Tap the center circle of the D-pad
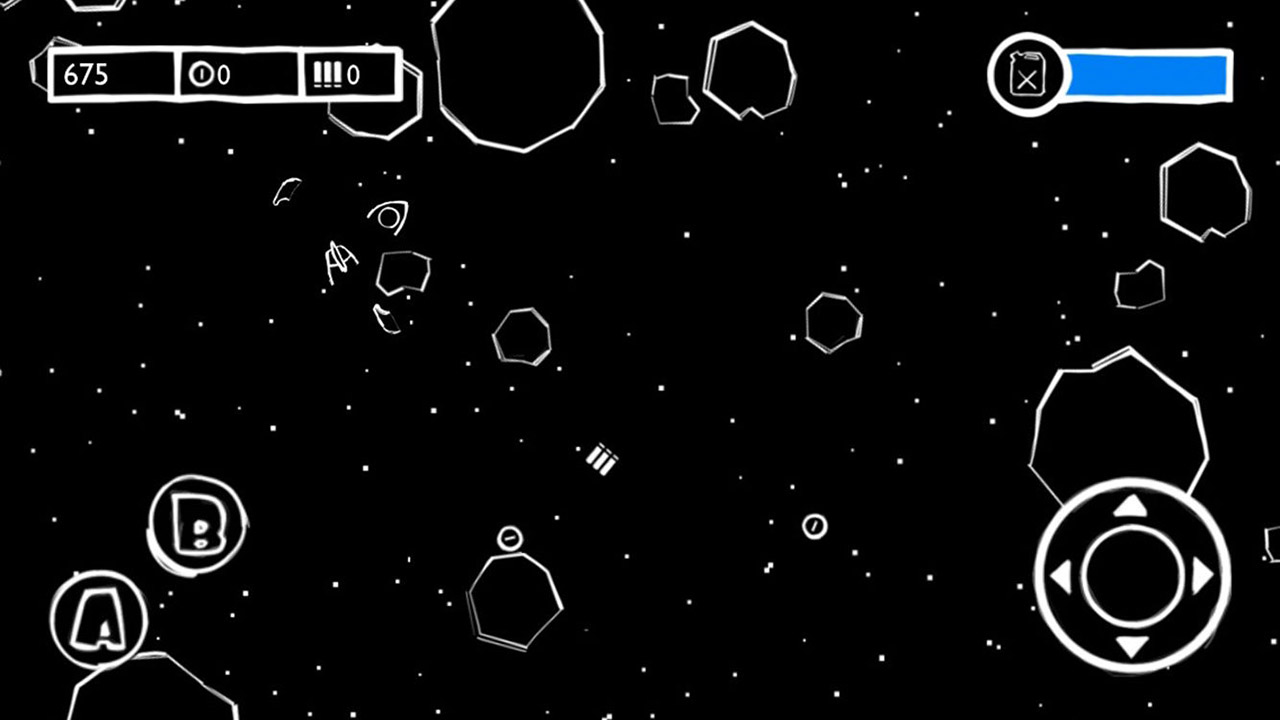 1131,575
